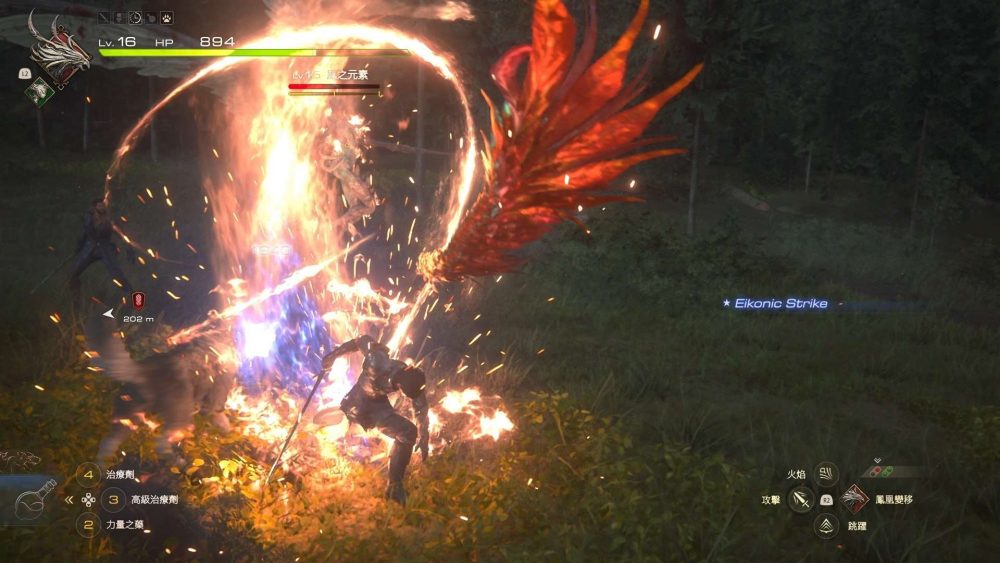Activate the 火焰 magic ability icon
This screenshot has height=563, width=1000.
[x=826, y=474]
